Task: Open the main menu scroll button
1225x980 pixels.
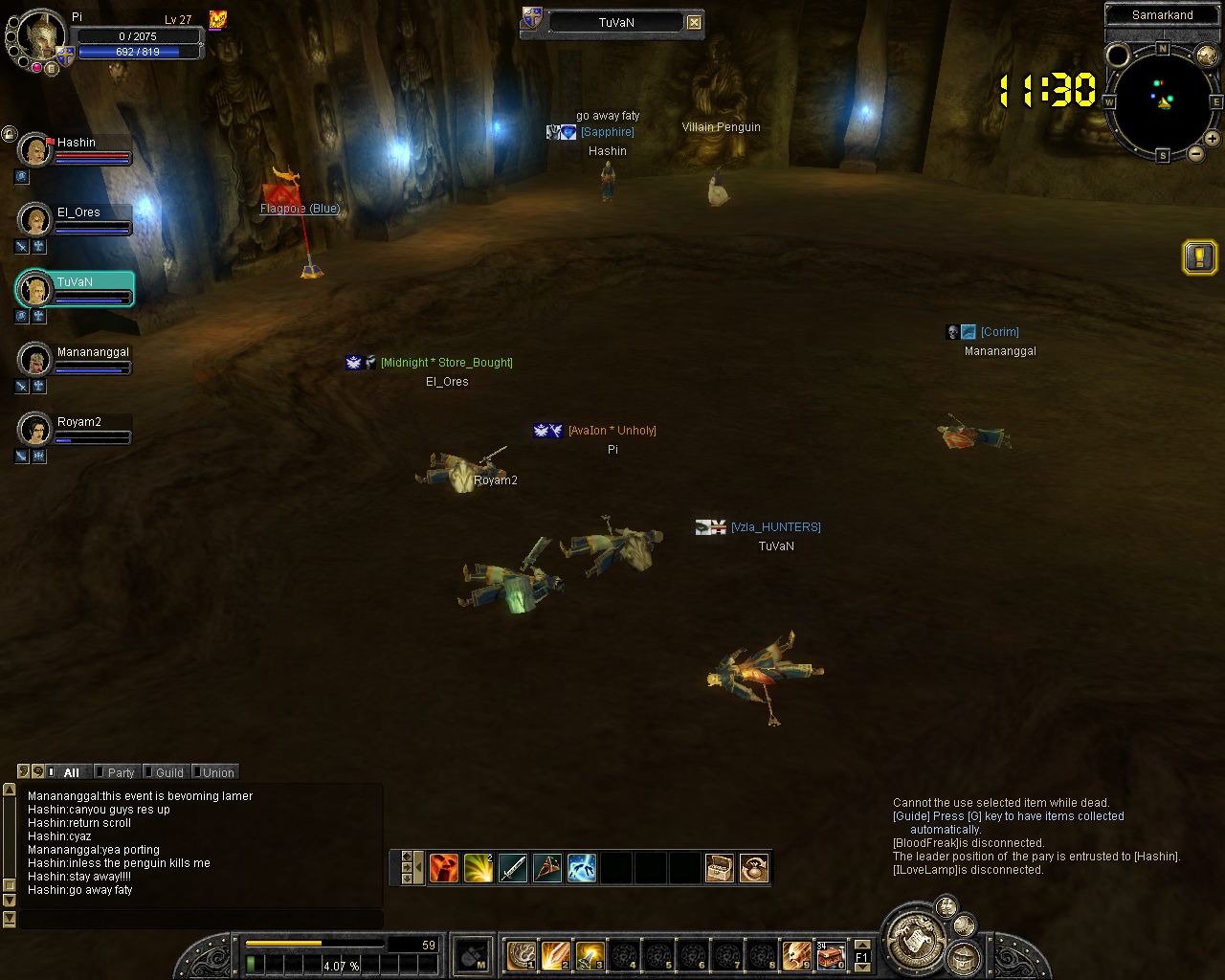Action: click(916, 939)
